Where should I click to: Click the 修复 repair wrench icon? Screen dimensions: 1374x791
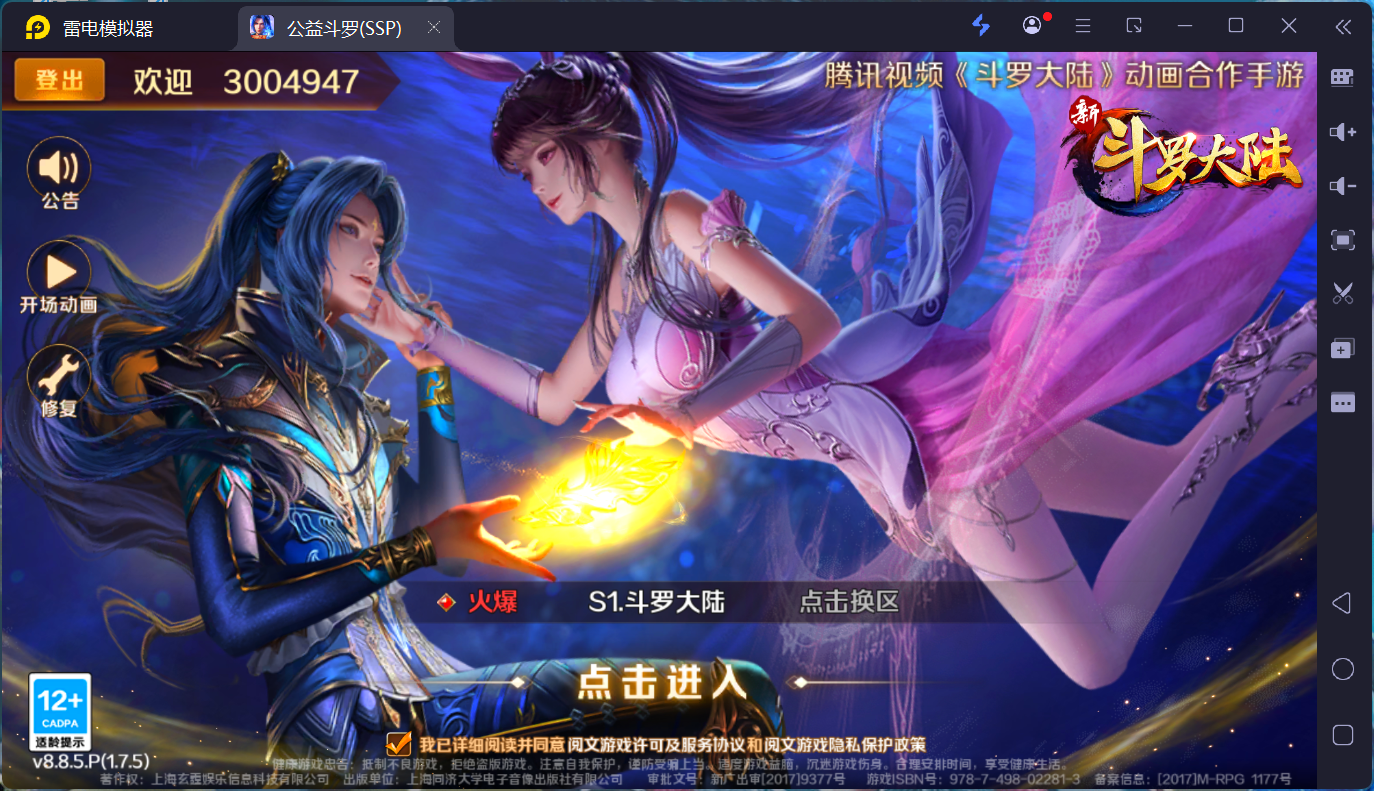(58, 377)
